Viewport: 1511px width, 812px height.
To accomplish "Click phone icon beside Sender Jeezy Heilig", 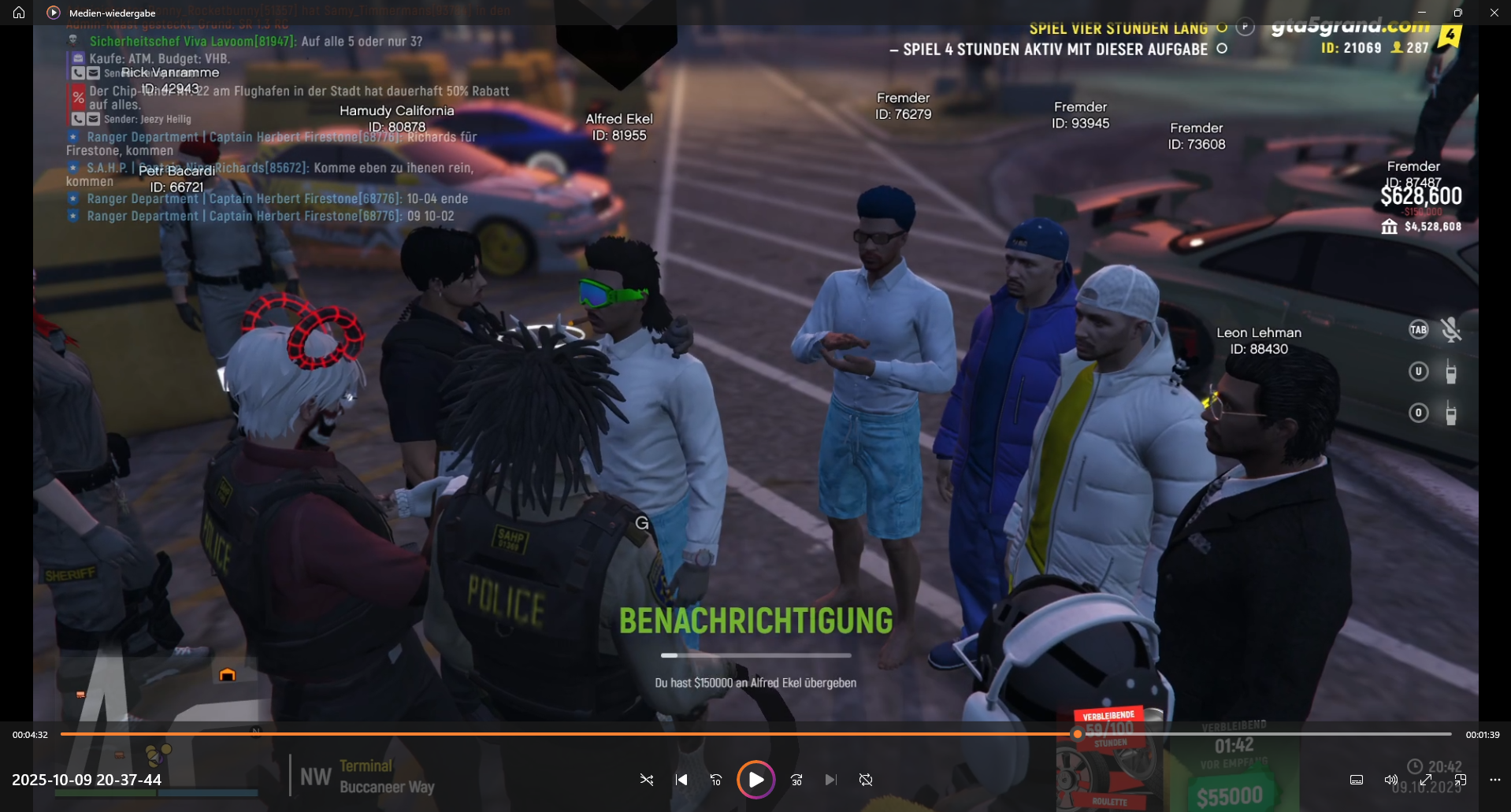I will 78,119.
